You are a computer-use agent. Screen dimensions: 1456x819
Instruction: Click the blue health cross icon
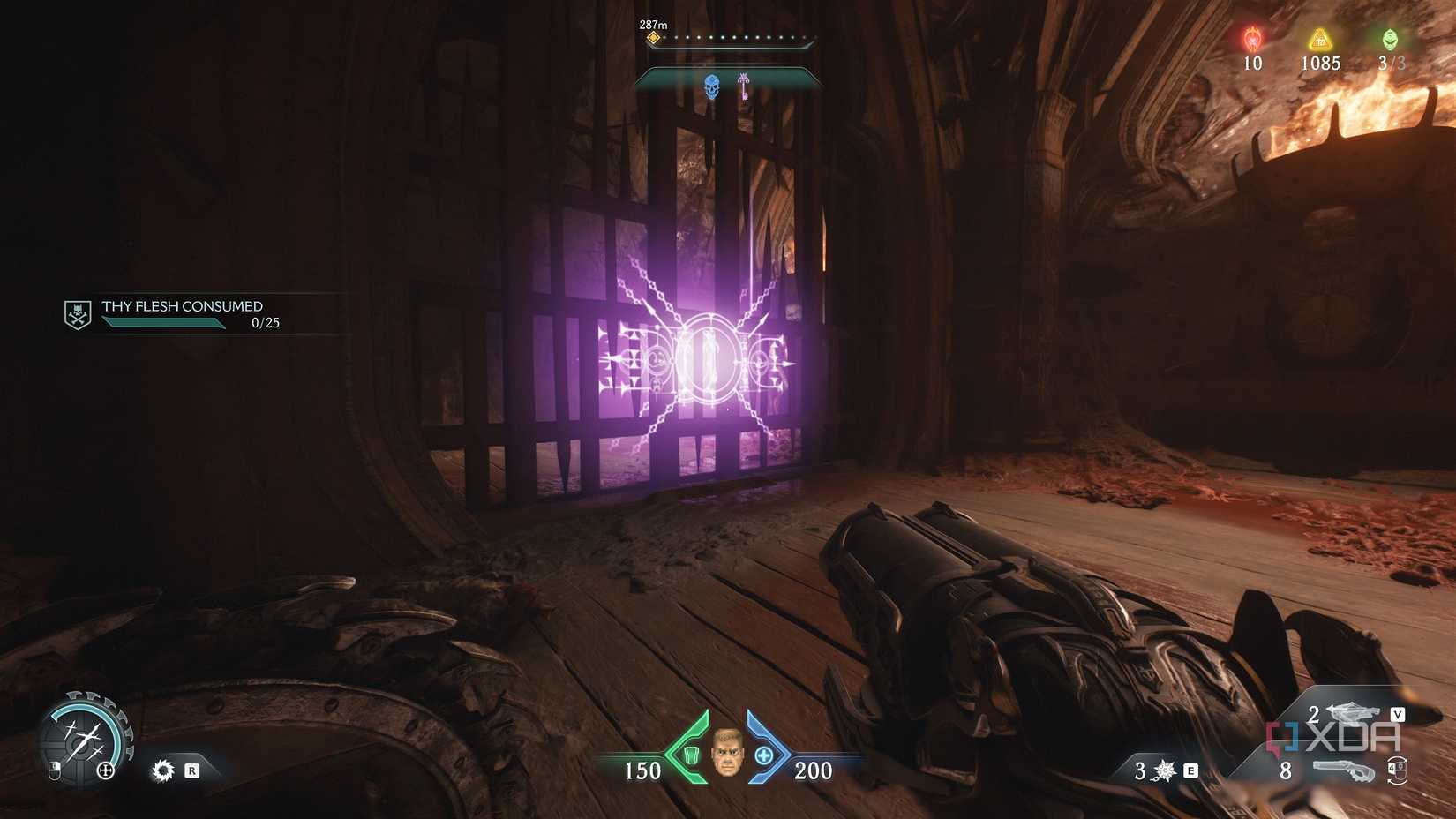coord(764,755)
